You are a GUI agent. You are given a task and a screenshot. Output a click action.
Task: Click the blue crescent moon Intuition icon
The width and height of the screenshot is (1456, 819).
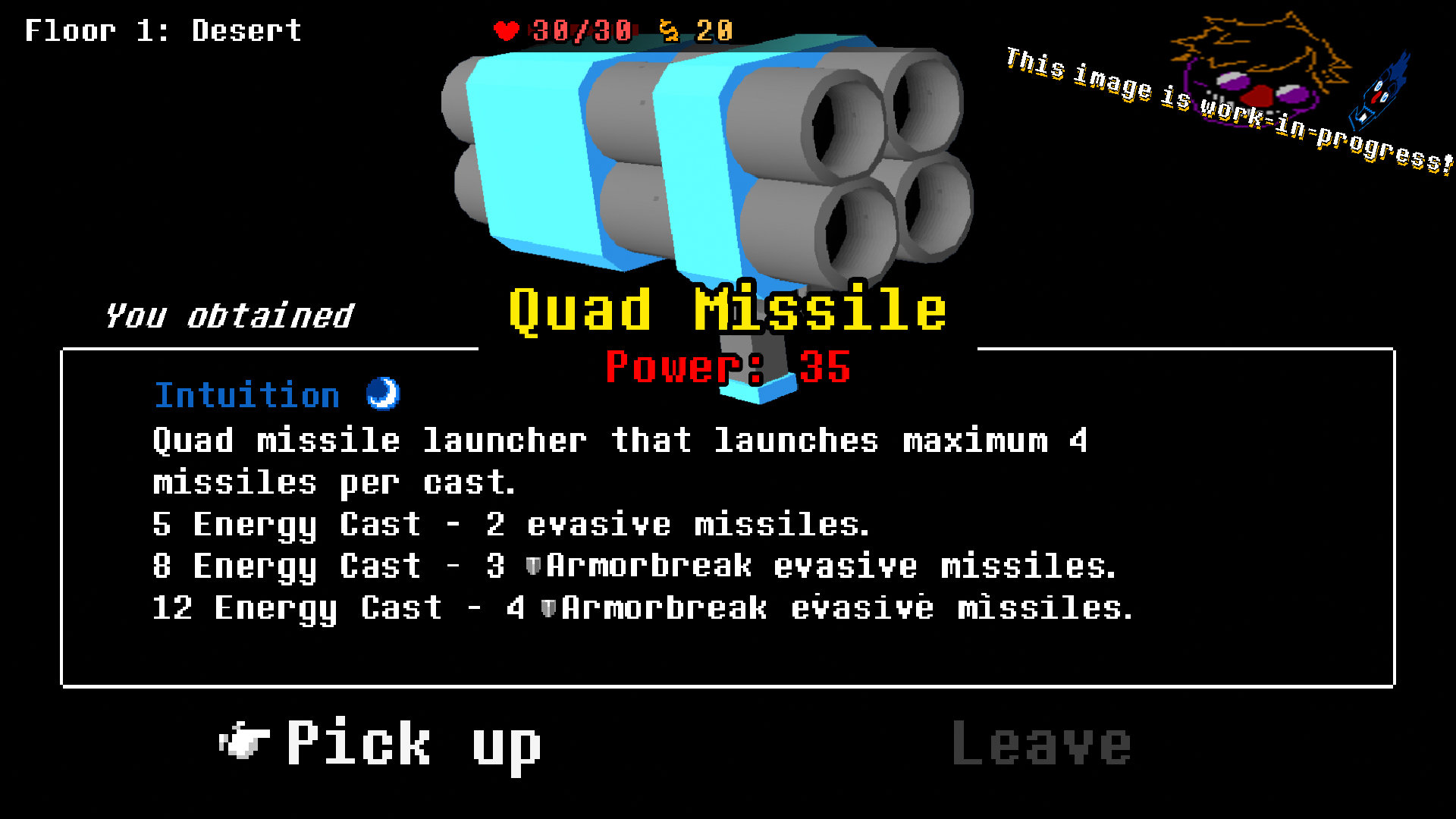click(x=382, y=394)
